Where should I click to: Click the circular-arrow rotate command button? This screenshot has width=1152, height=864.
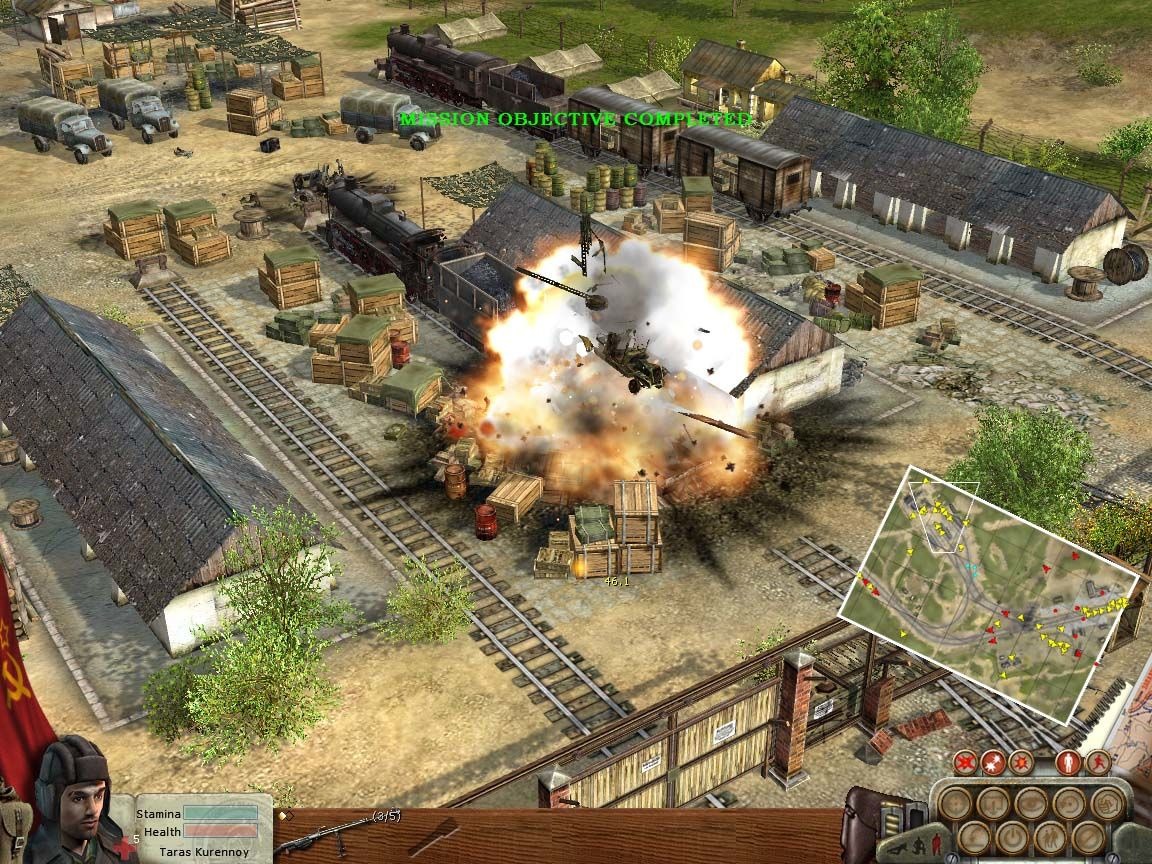coord(1067,802)
